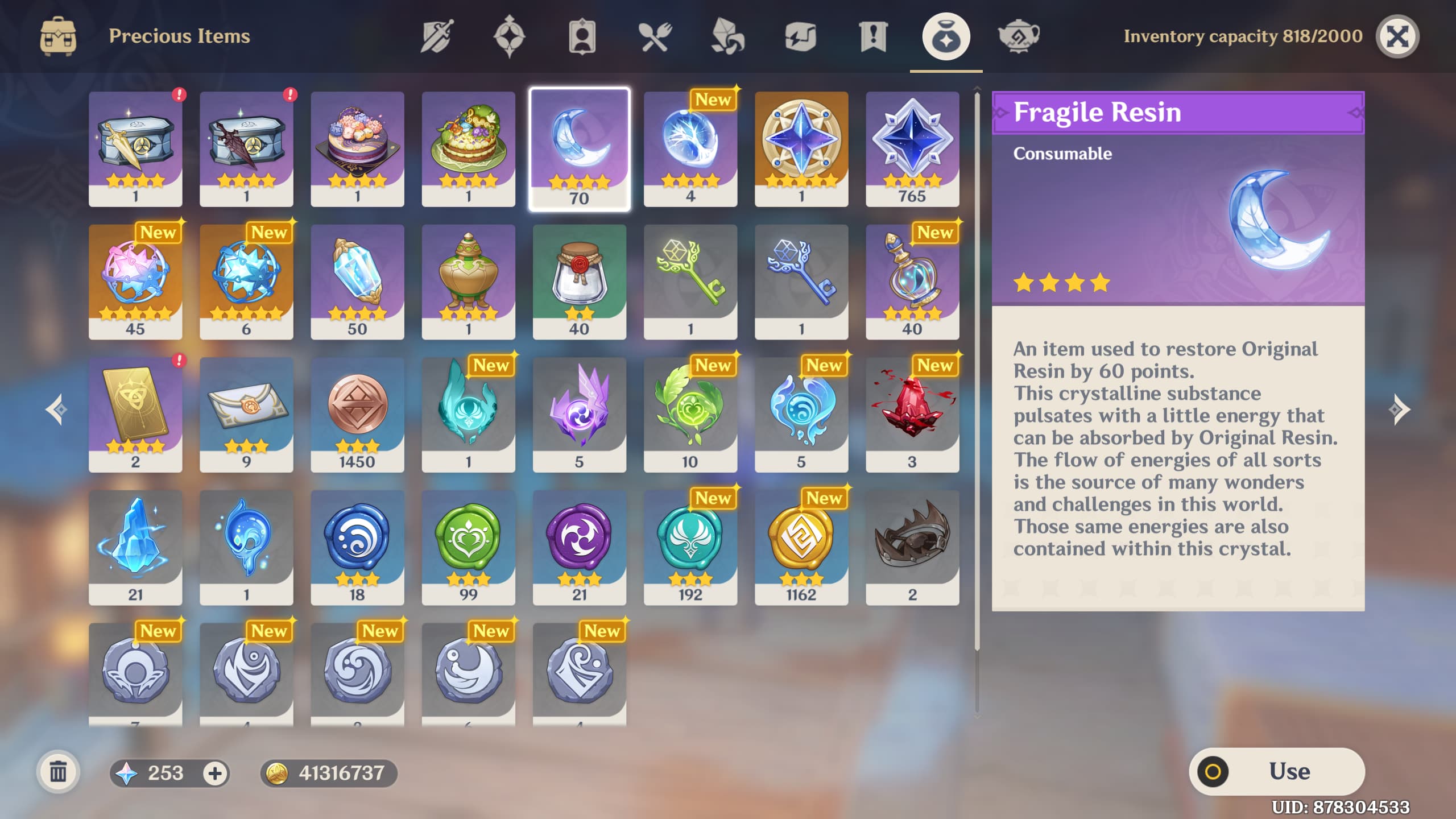Close the inventory screen

click(x=1398, y=36)
